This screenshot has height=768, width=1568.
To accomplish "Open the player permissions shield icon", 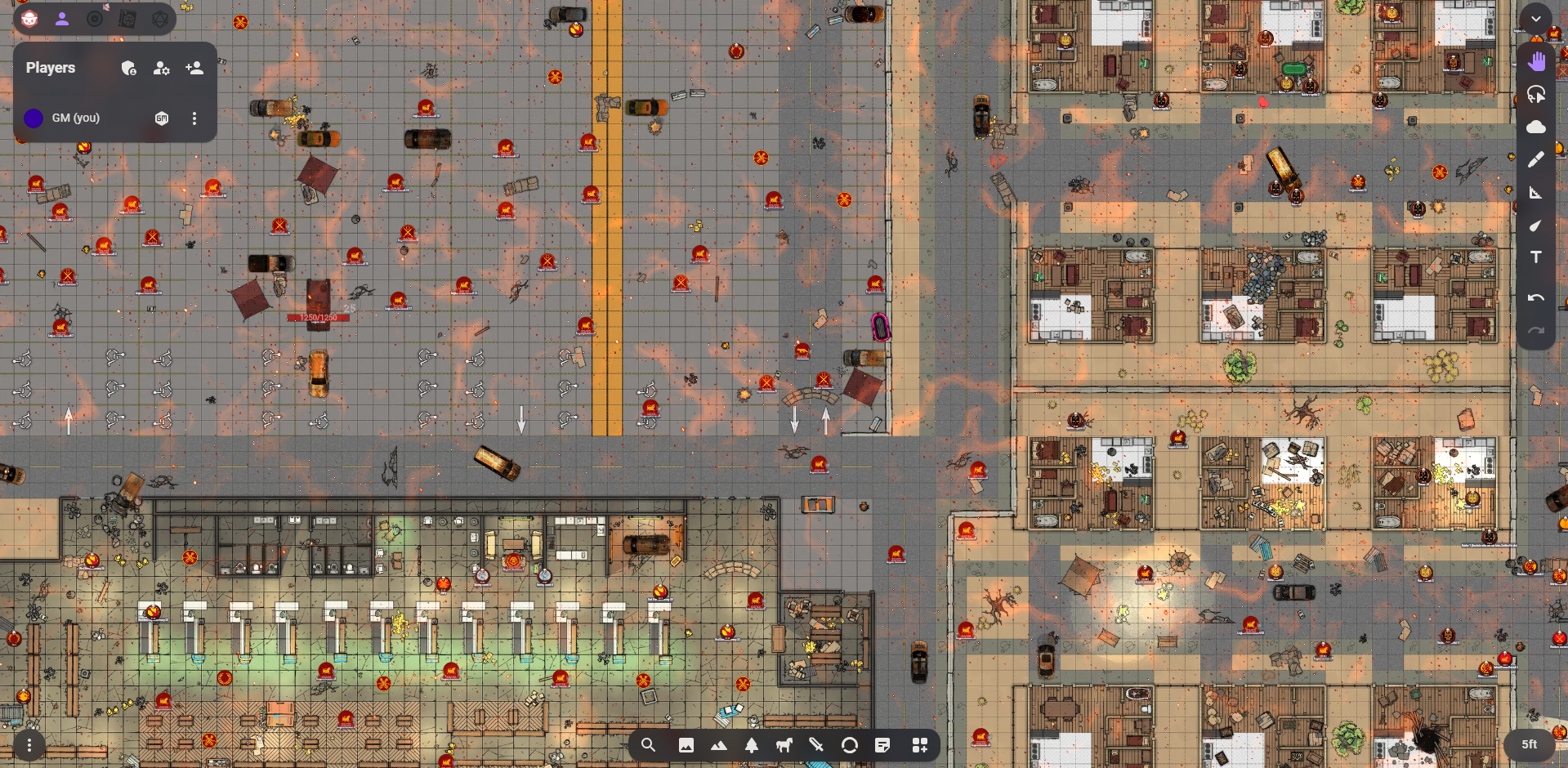I will coord(128,69).
